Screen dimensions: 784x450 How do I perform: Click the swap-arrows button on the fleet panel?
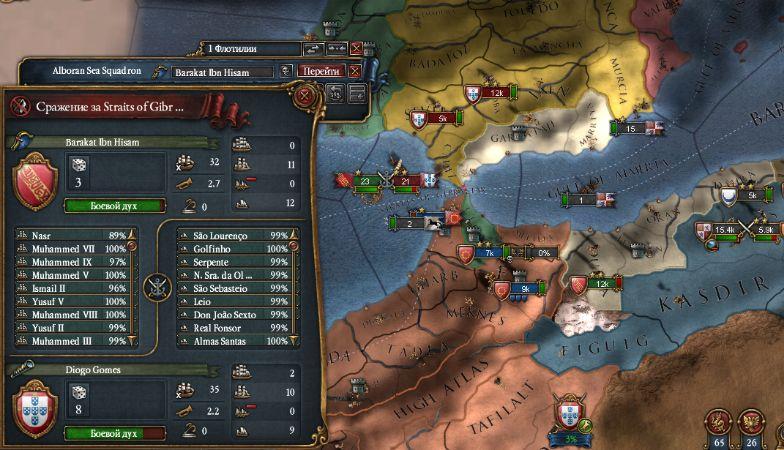click(x=311, y=48)
